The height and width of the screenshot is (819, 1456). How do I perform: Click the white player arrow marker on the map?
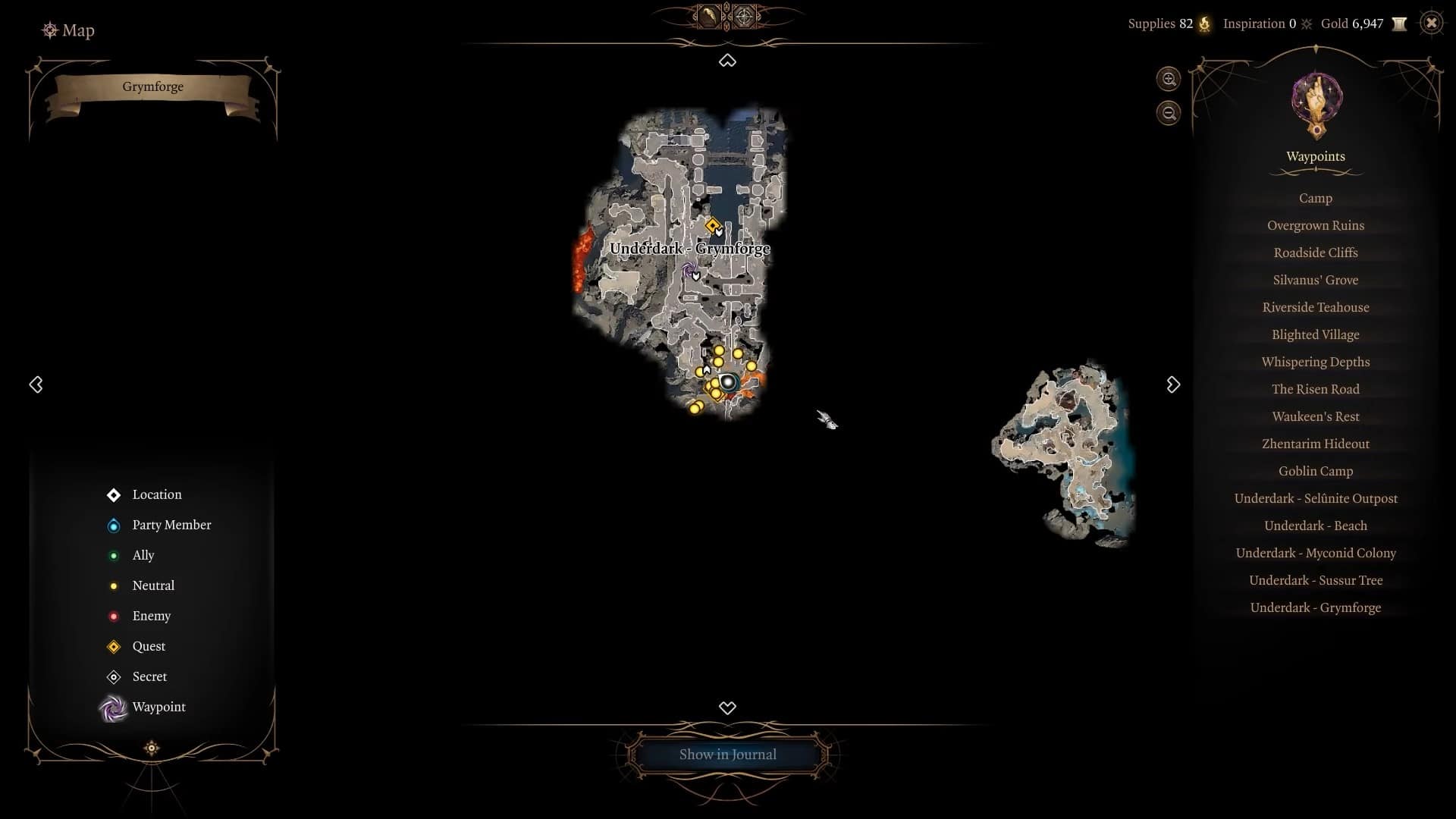(x=705, y=369)
